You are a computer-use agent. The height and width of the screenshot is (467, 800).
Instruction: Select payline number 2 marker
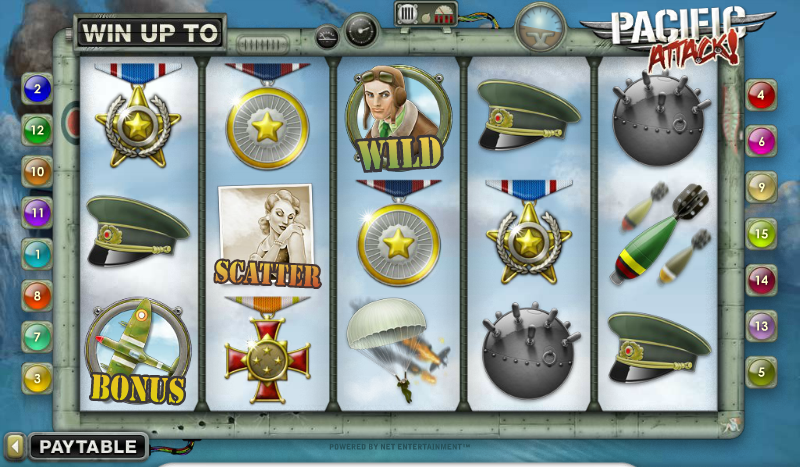[x=37, y=90]
